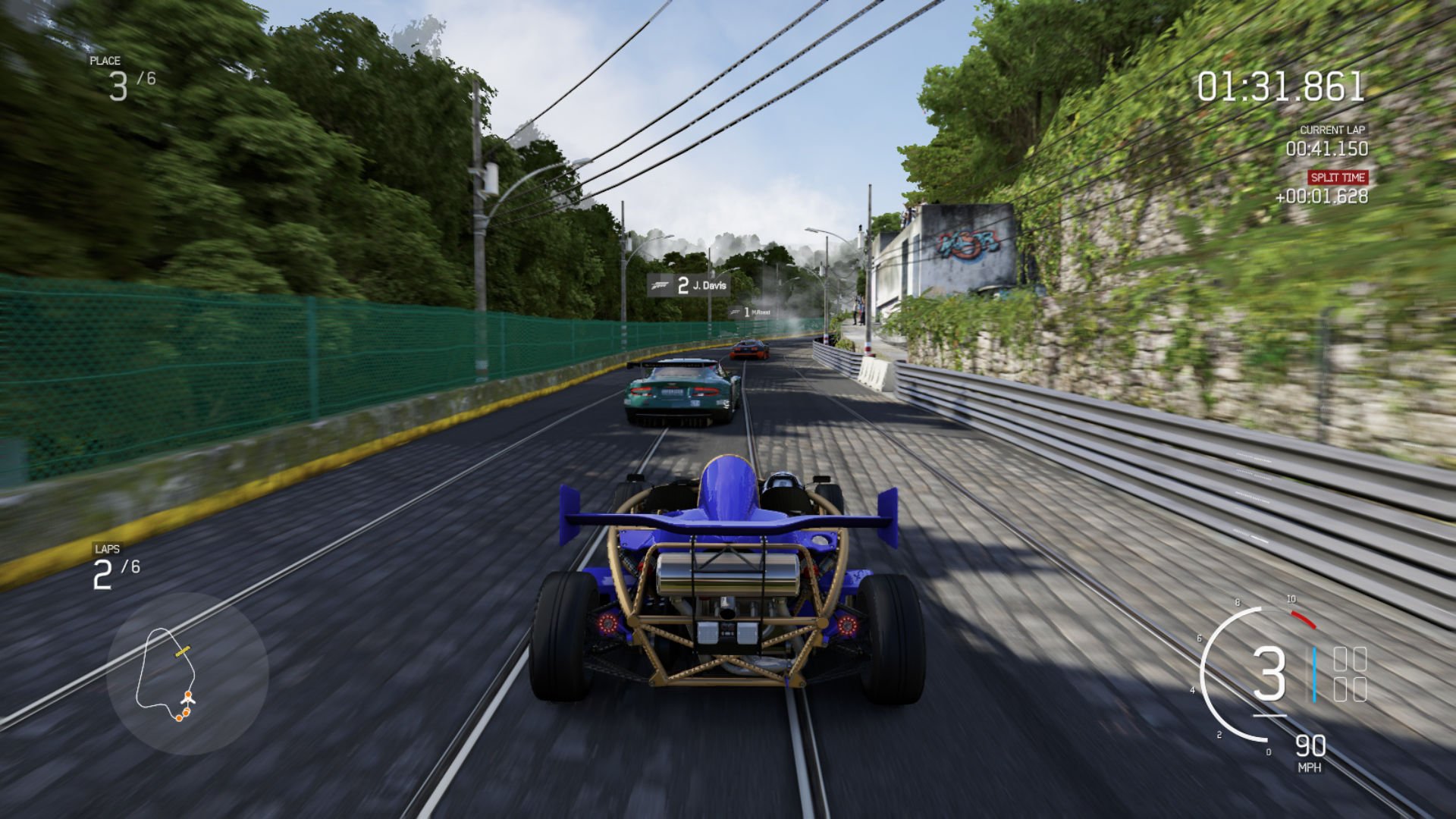Click the orange opponent dots on minimap
The width and height of the screenshot is (1456, 819).
click(x=184, y=715)
